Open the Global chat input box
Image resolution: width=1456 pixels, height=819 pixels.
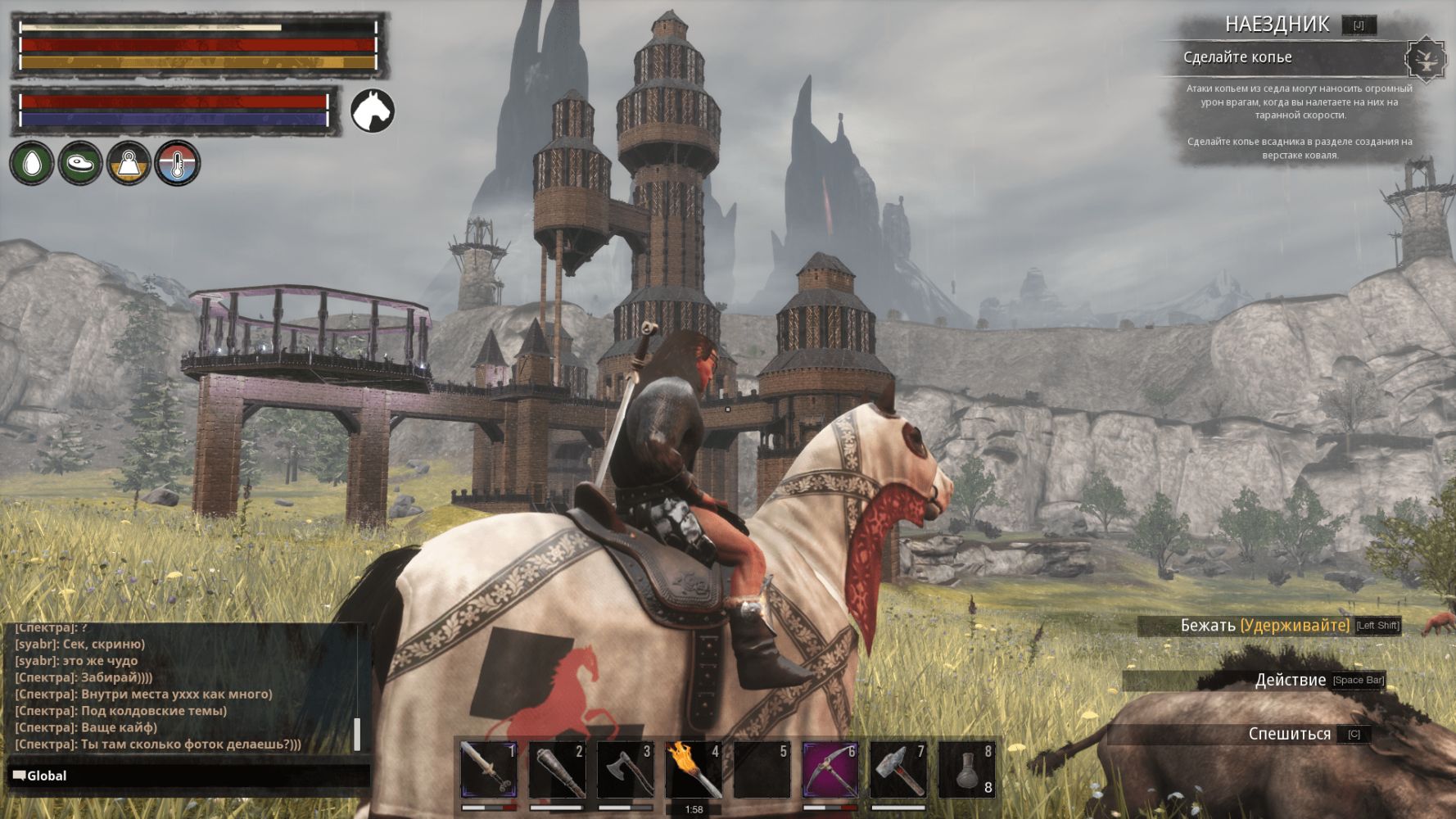(188, 776)
